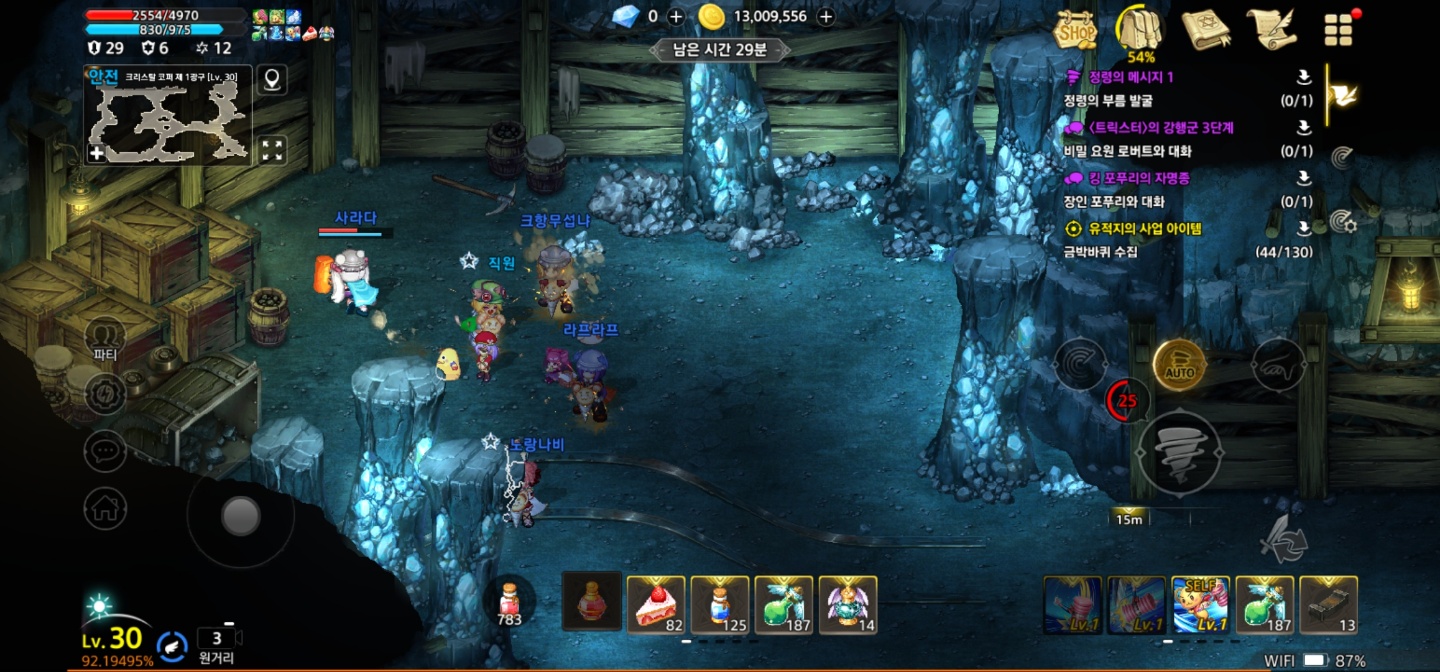Activate the SELF buff skill
Image resolution: width=1440 pixels, height=672 pixels.
(1201, 604)
